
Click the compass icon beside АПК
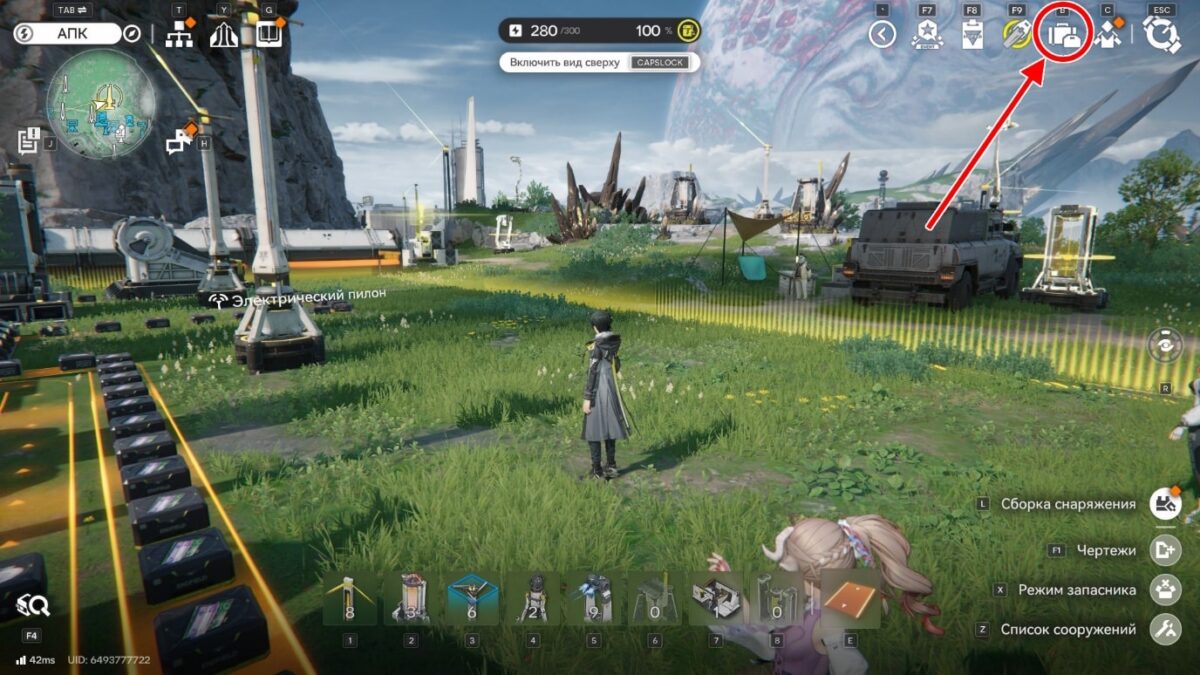click(x=132, y=34)
